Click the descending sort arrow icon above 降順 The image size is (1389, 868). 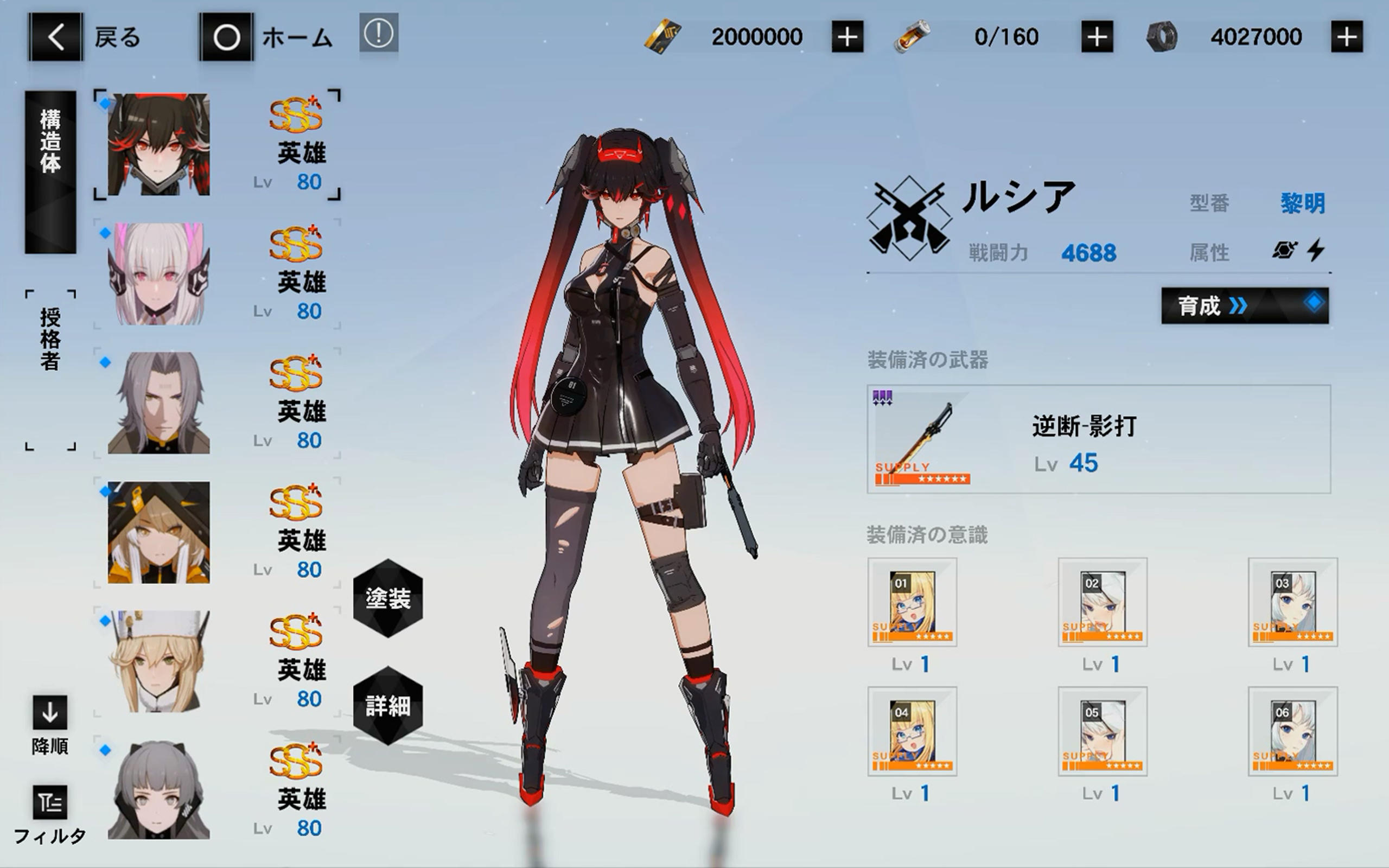[49, 712]
